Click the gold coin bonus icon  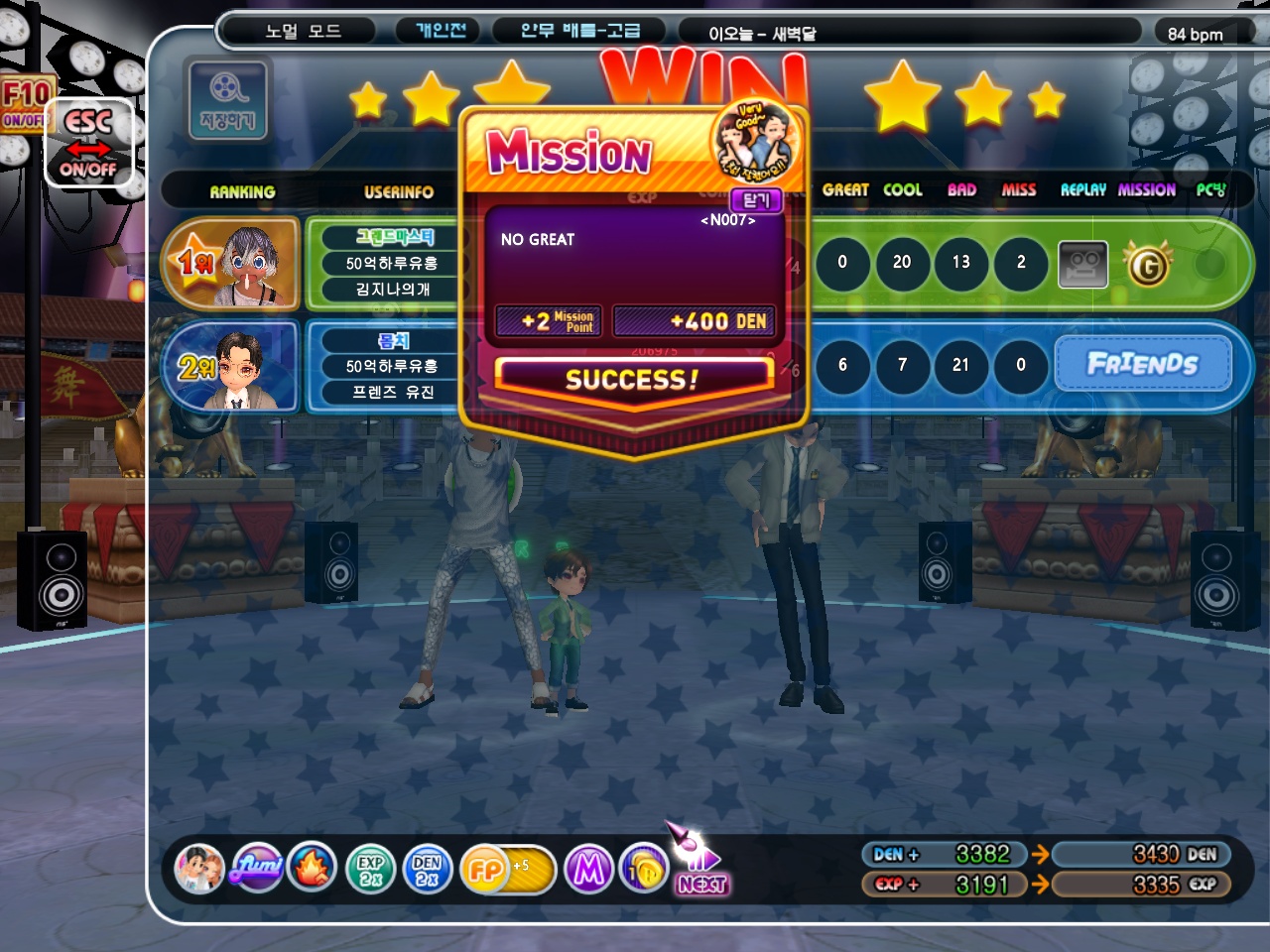(643, 870)
